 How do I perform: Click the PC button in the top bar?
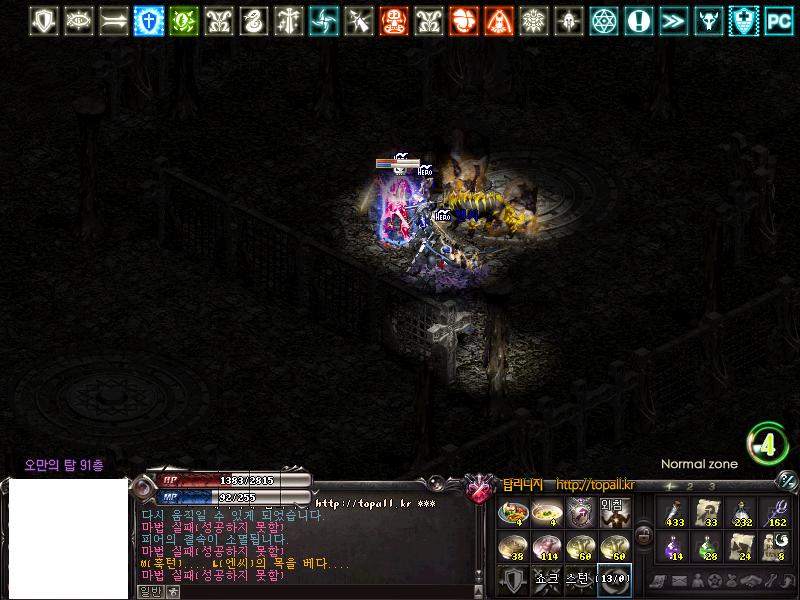[x=778, y=20]
